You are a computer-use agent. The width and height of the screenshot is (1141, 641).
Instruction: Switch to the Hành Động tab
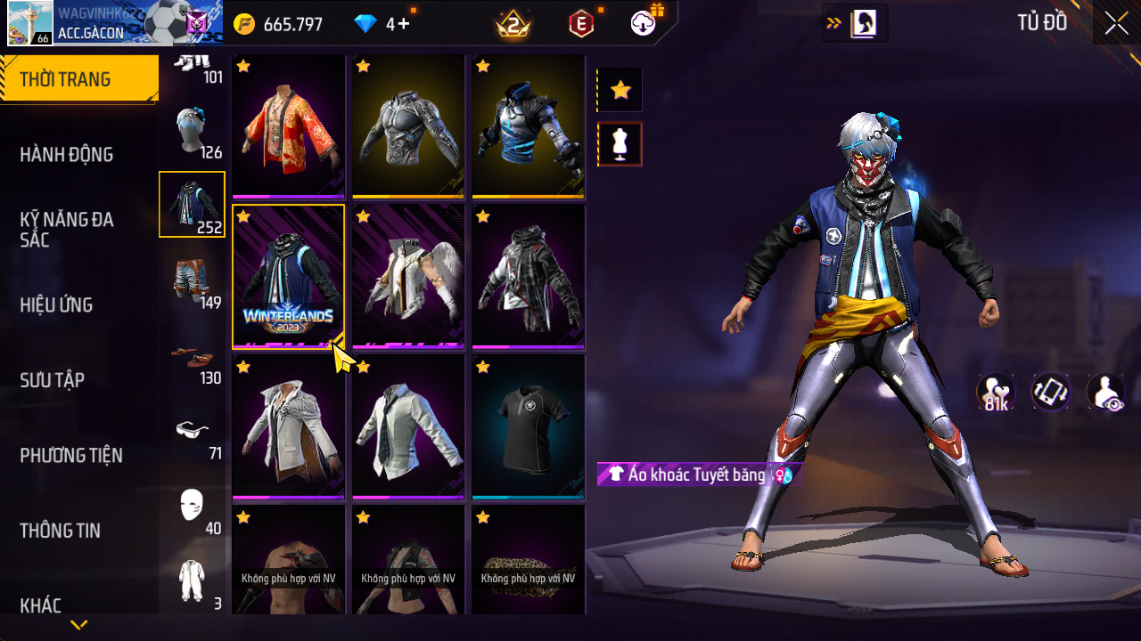pyautogui.click(x=67, y=155)
